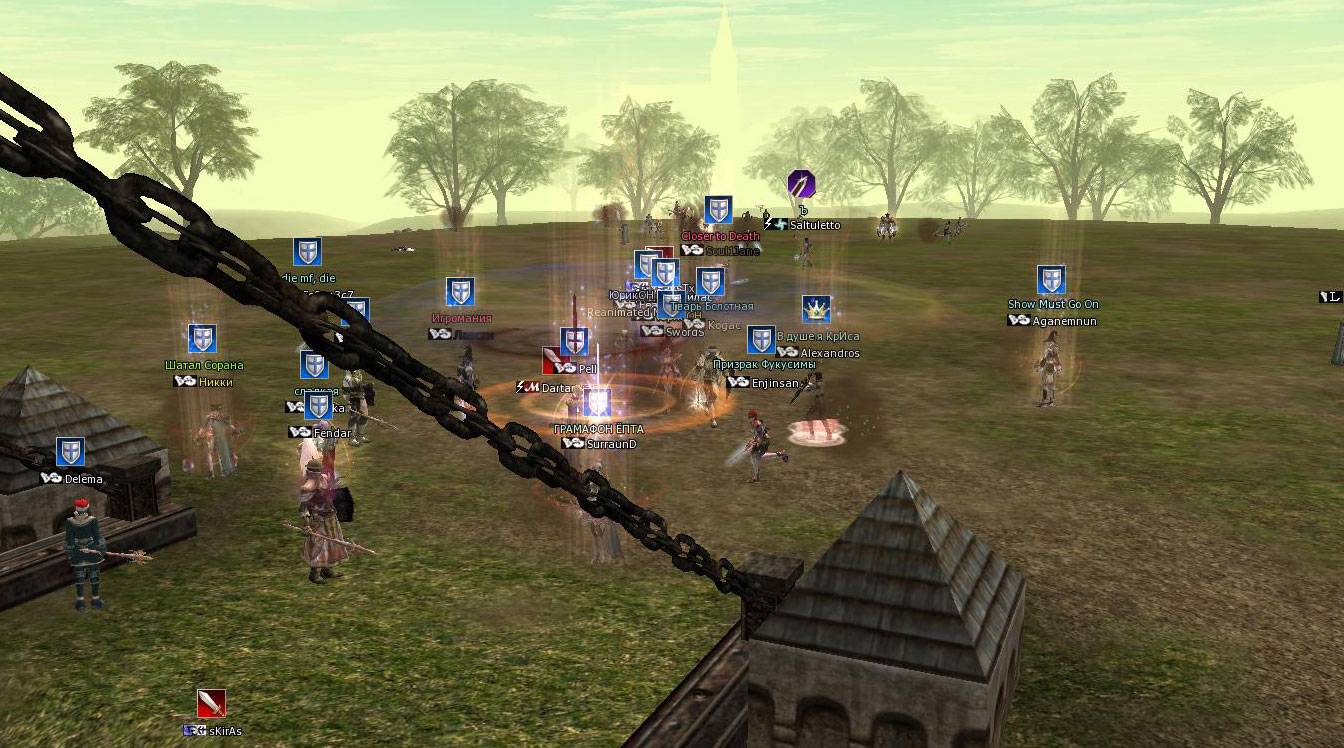Viewport: 1344px width, 748px height.
Task: Target the Enjinsan name label
Action: coord(776,383)
